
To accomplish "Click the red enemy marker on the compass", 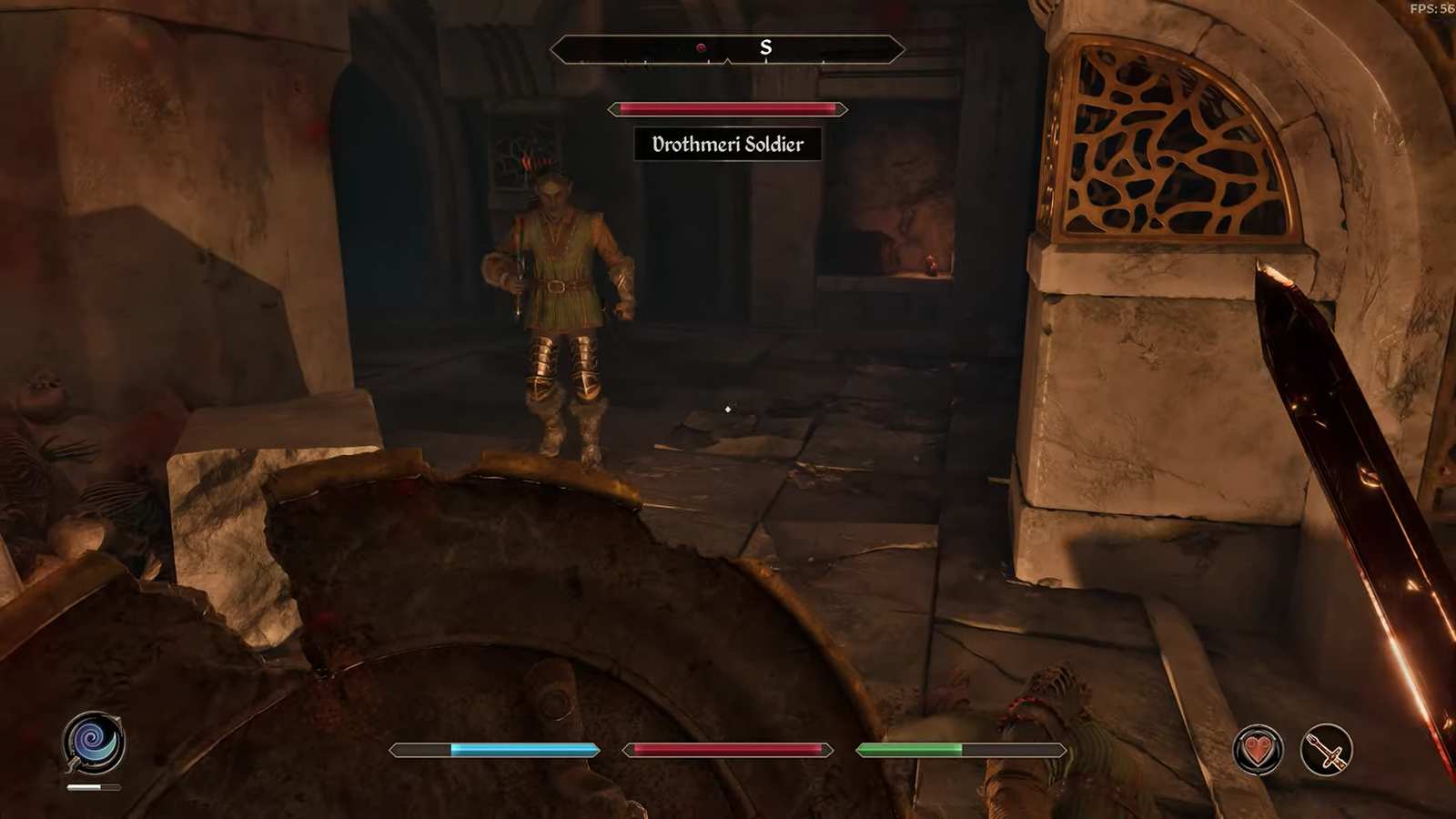I will 701,49.
